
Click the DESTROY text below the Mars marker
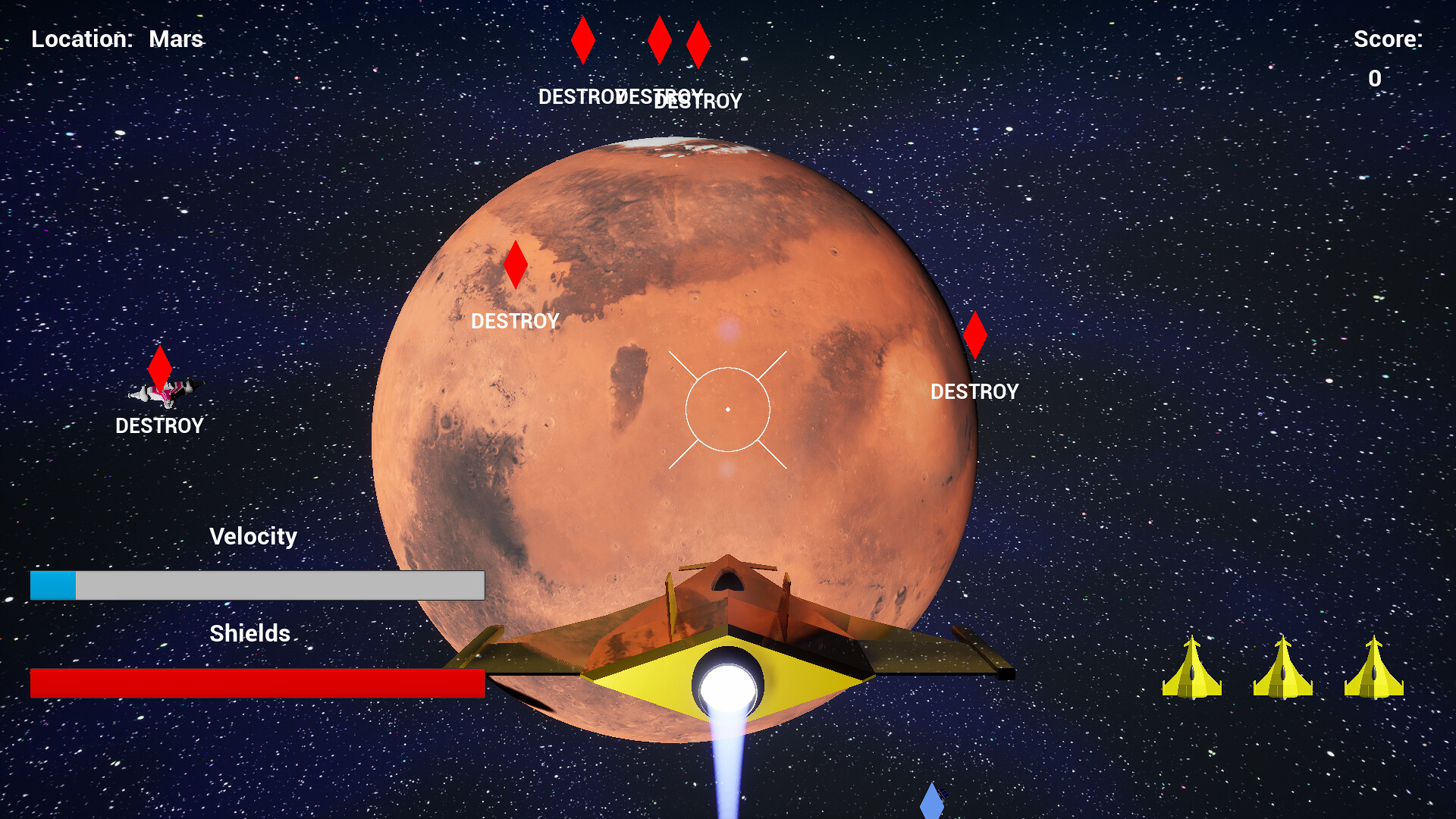(x=516, y=322)
